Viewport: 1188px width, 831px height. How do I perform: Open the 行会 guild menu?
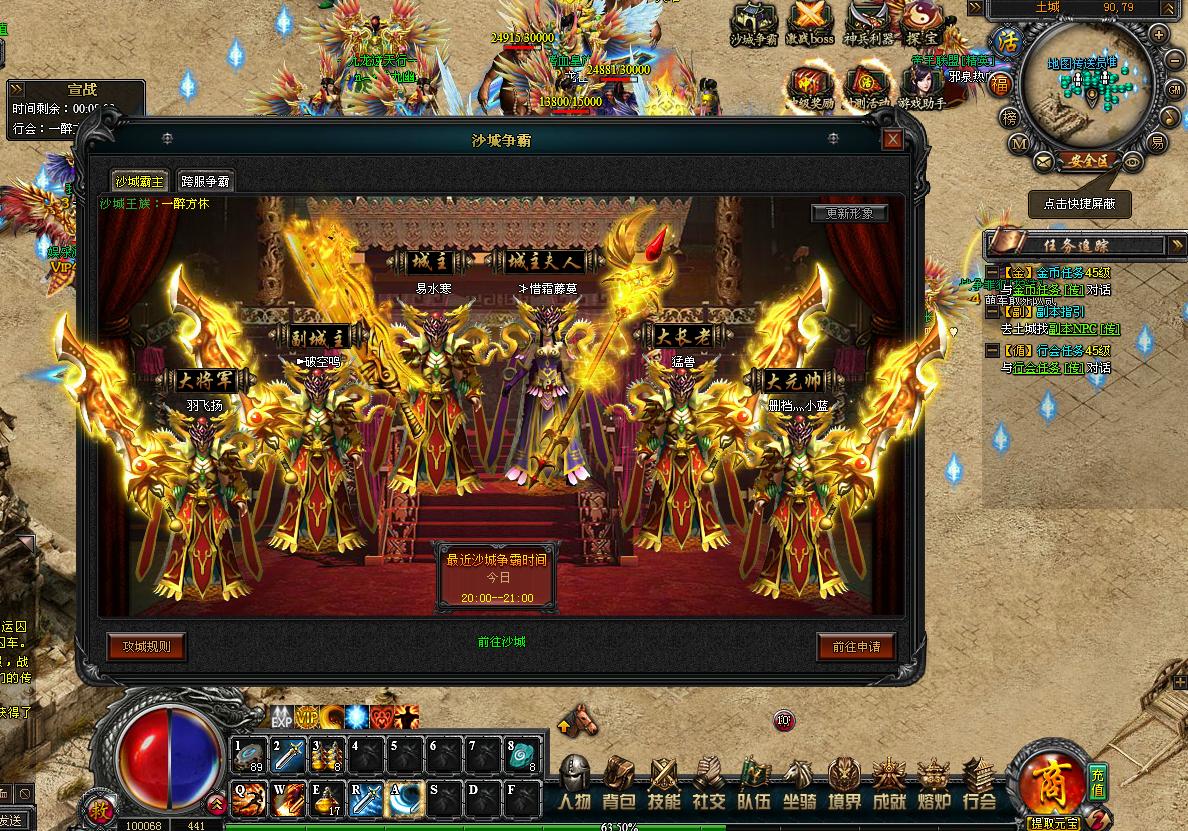click(979, 784)
